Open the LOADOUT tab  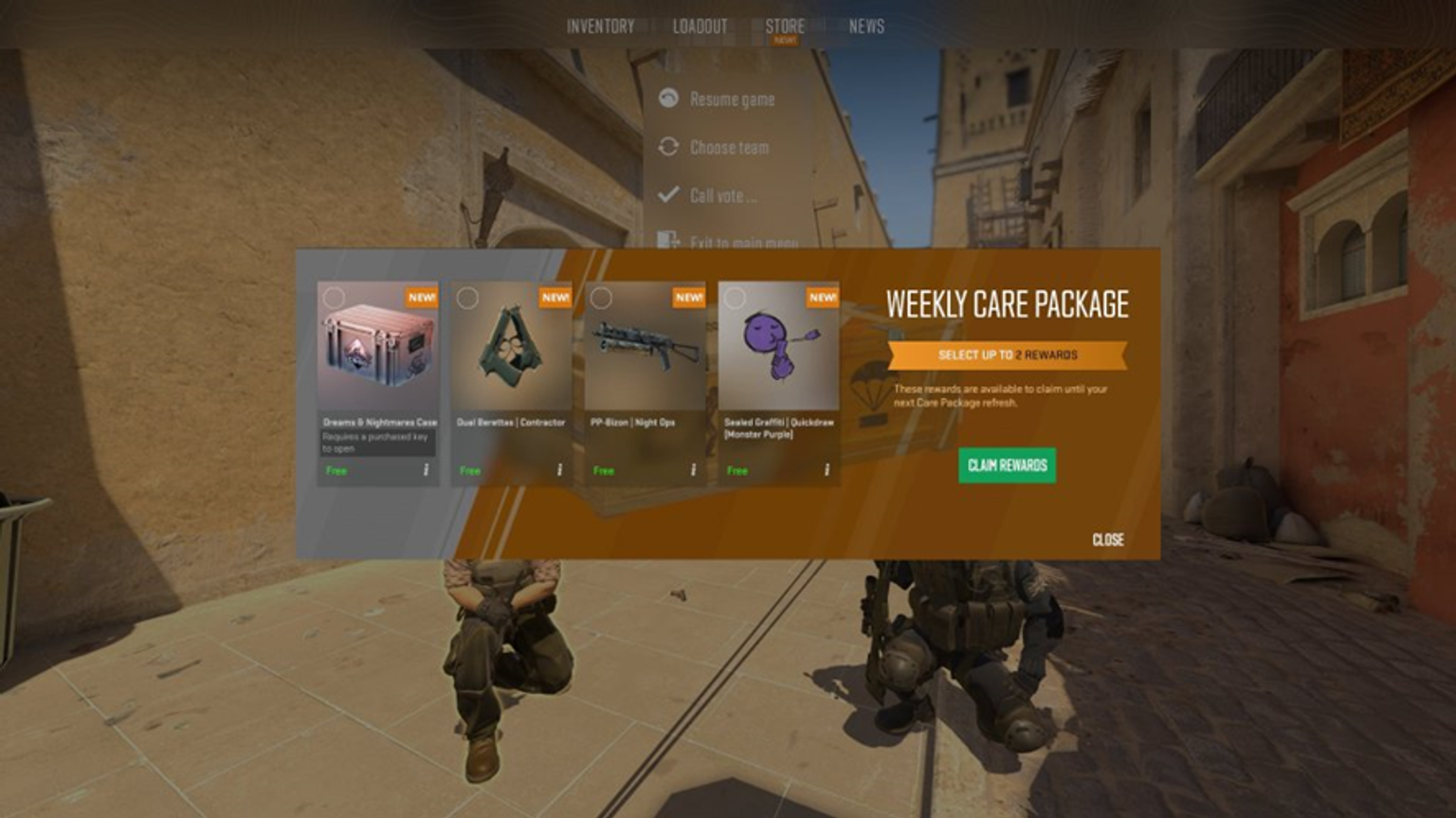click(x=699, y=26)
